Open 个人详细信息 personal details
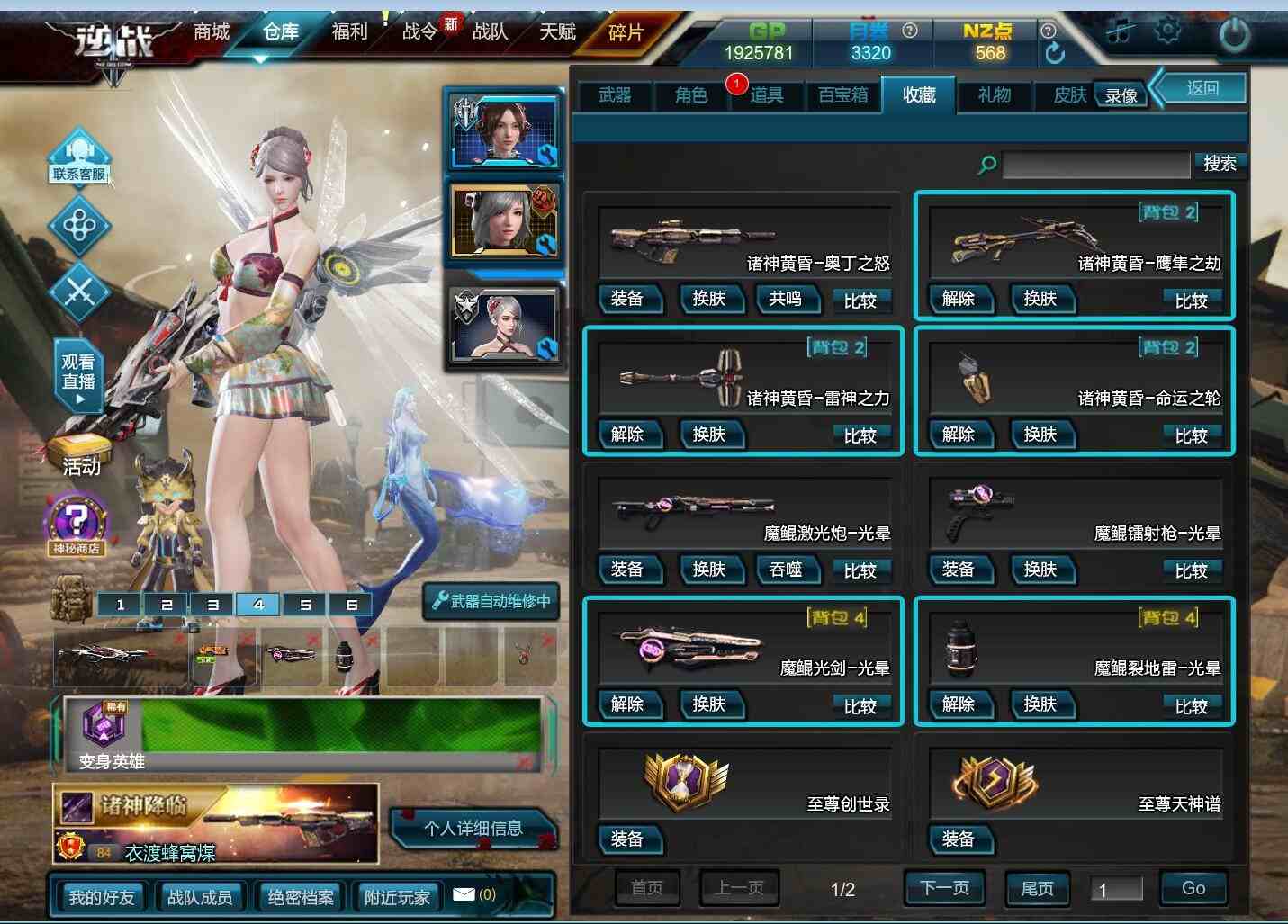 click(473, 828)
